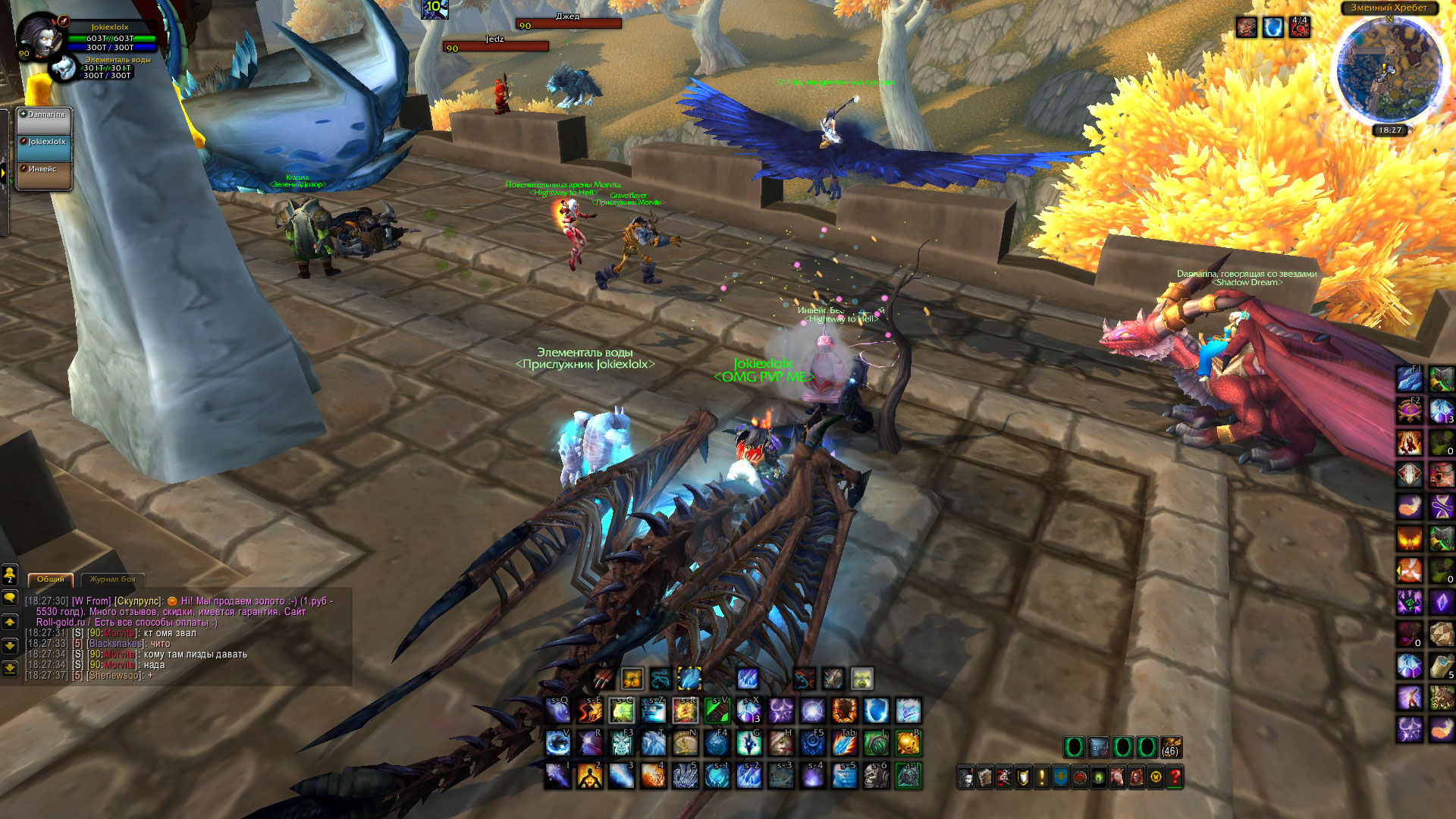Image resolution: width=1456 pixels, height=819 pixels.
Task: Open the backpack showing 46 free slots
Action: click(1171, 748)
